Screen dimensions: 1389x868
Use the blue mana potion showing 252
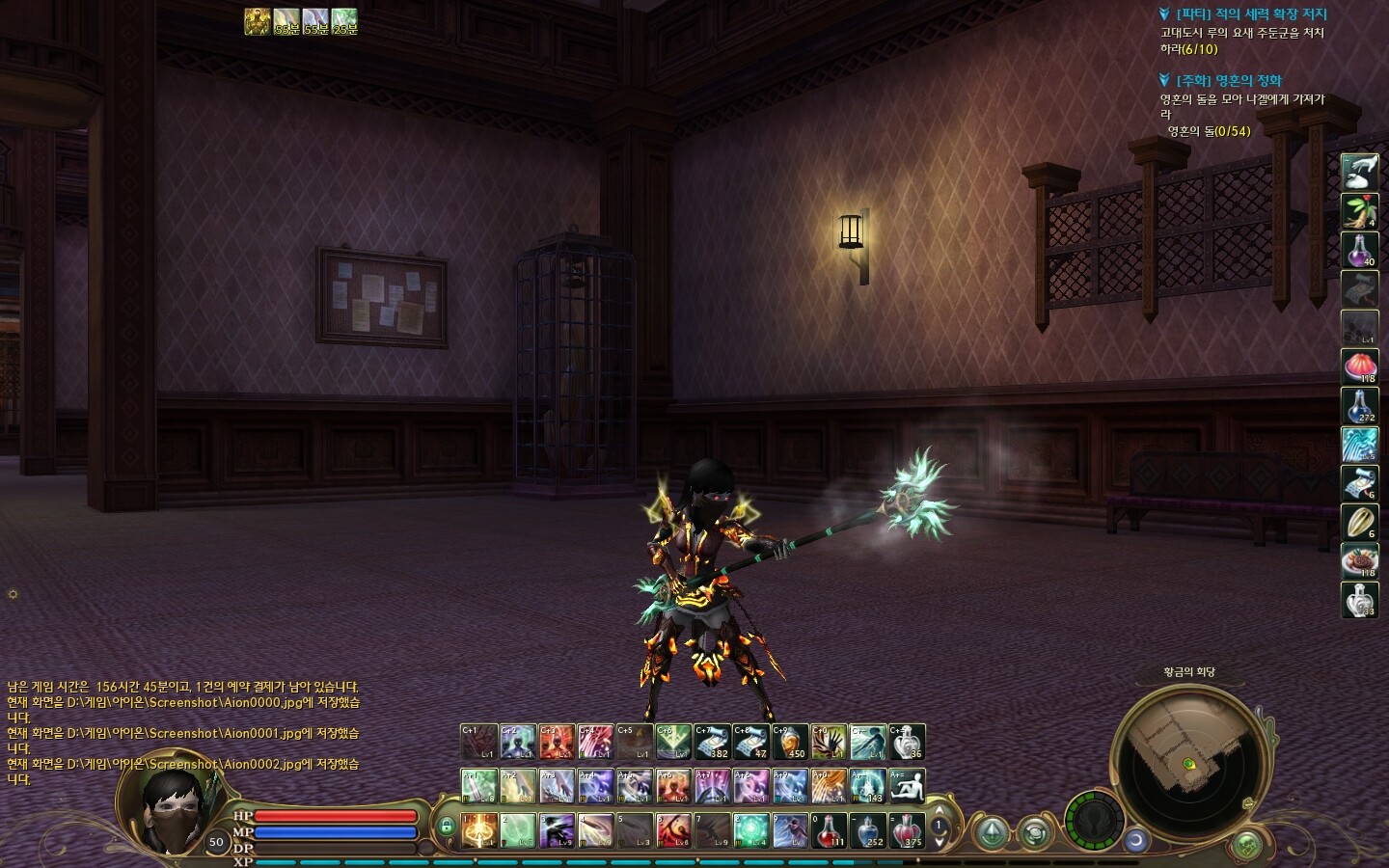[x=868, y=830]
